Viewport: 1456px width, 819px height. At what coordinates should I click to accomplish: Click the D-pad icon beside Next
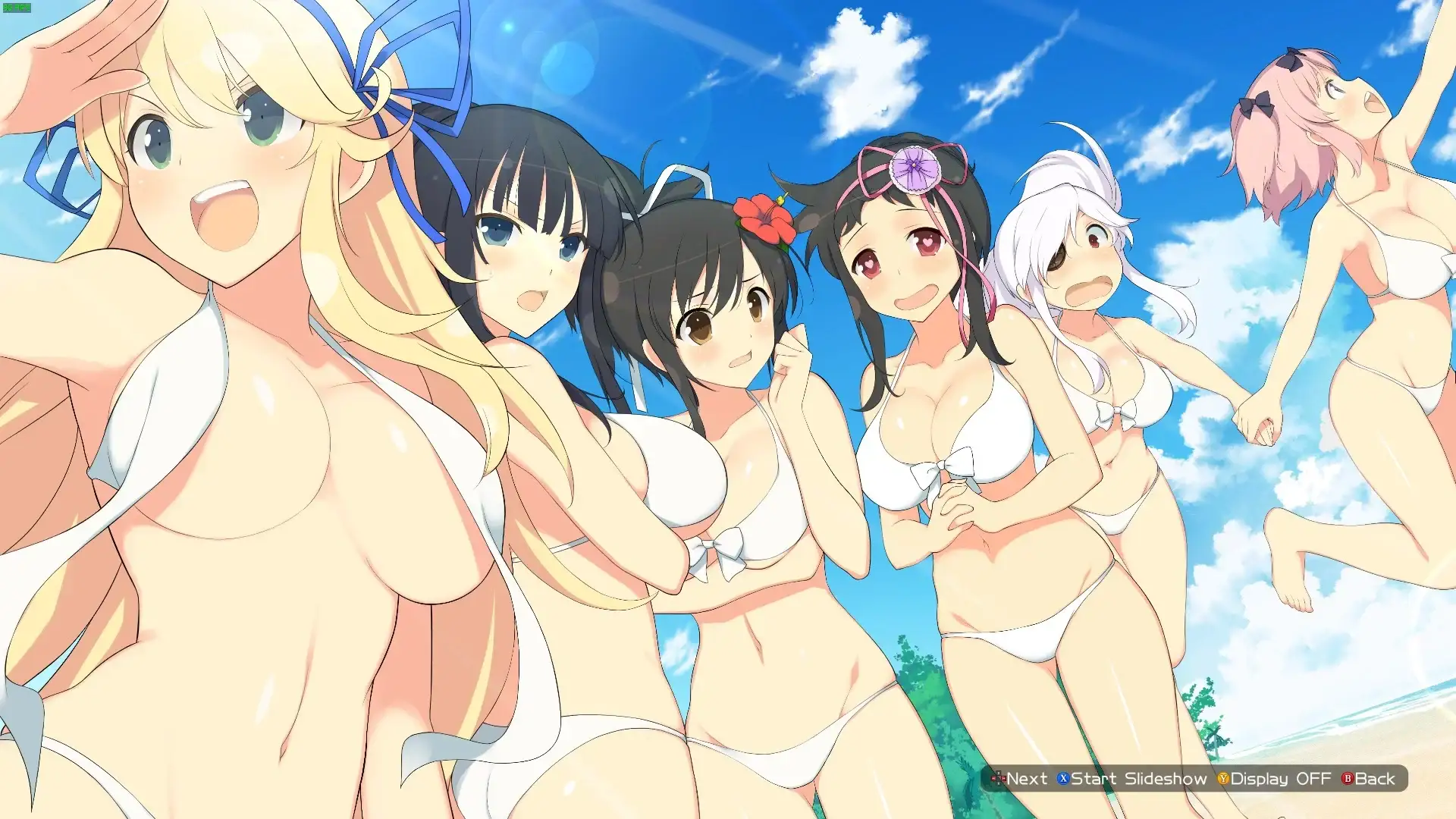tap(999, 778)
